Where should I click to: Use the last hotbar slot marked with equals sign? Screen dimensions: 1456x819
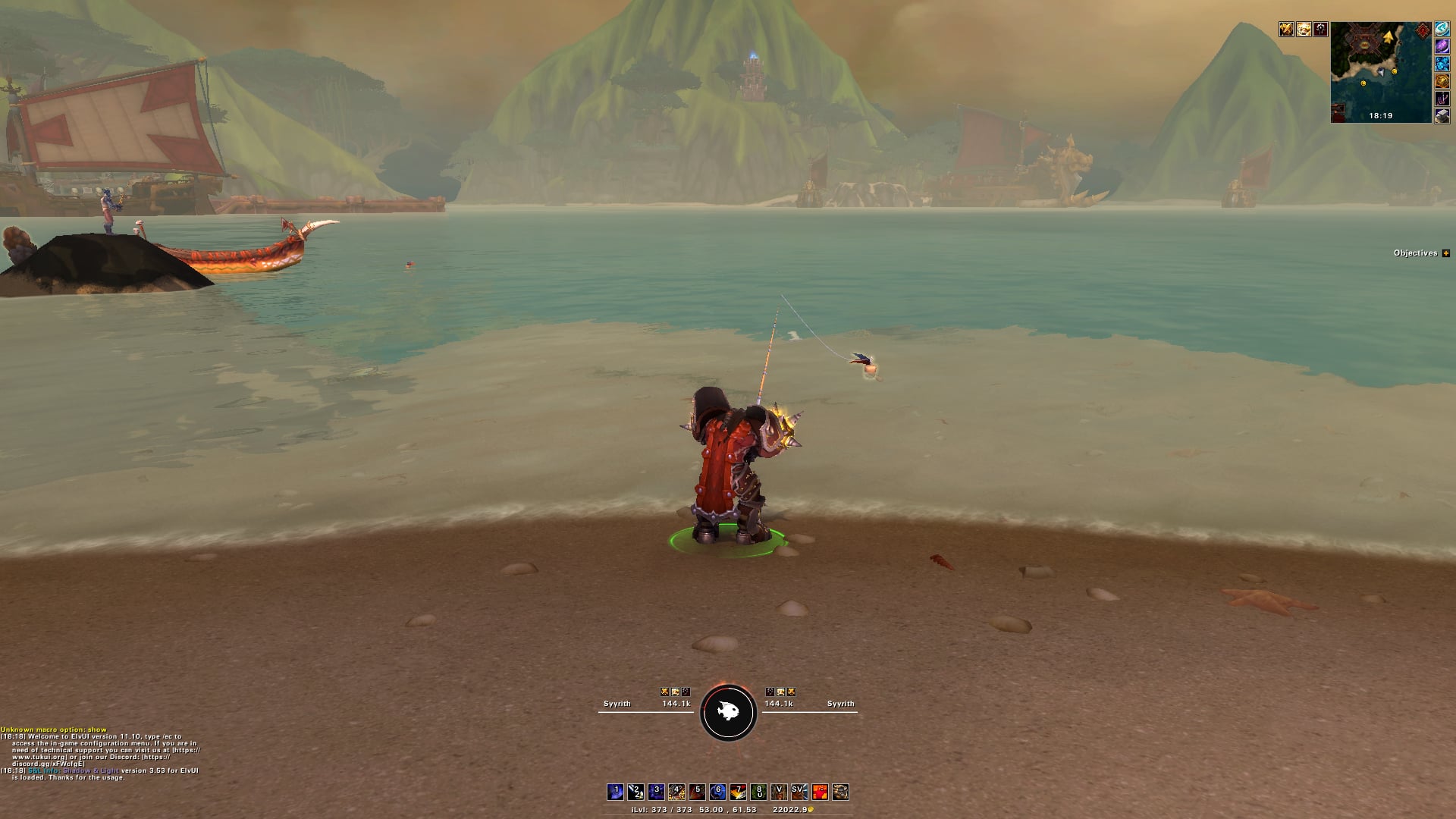(x=840, y=792)
